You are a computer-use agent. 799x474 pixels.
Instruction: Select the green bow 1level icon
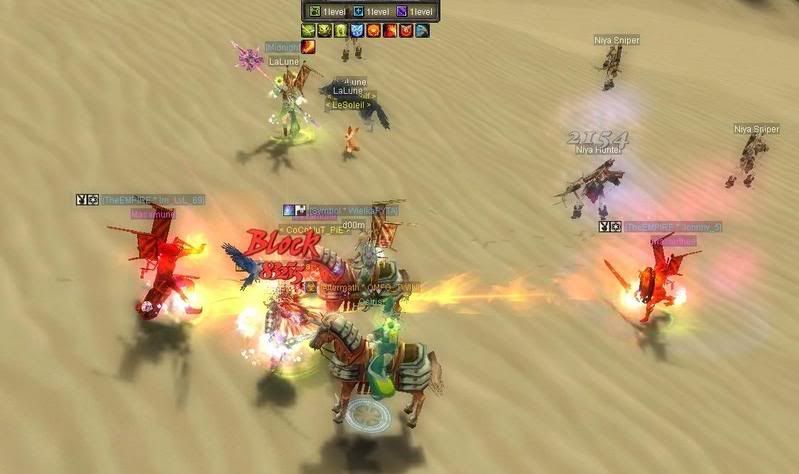coord(313,11)
